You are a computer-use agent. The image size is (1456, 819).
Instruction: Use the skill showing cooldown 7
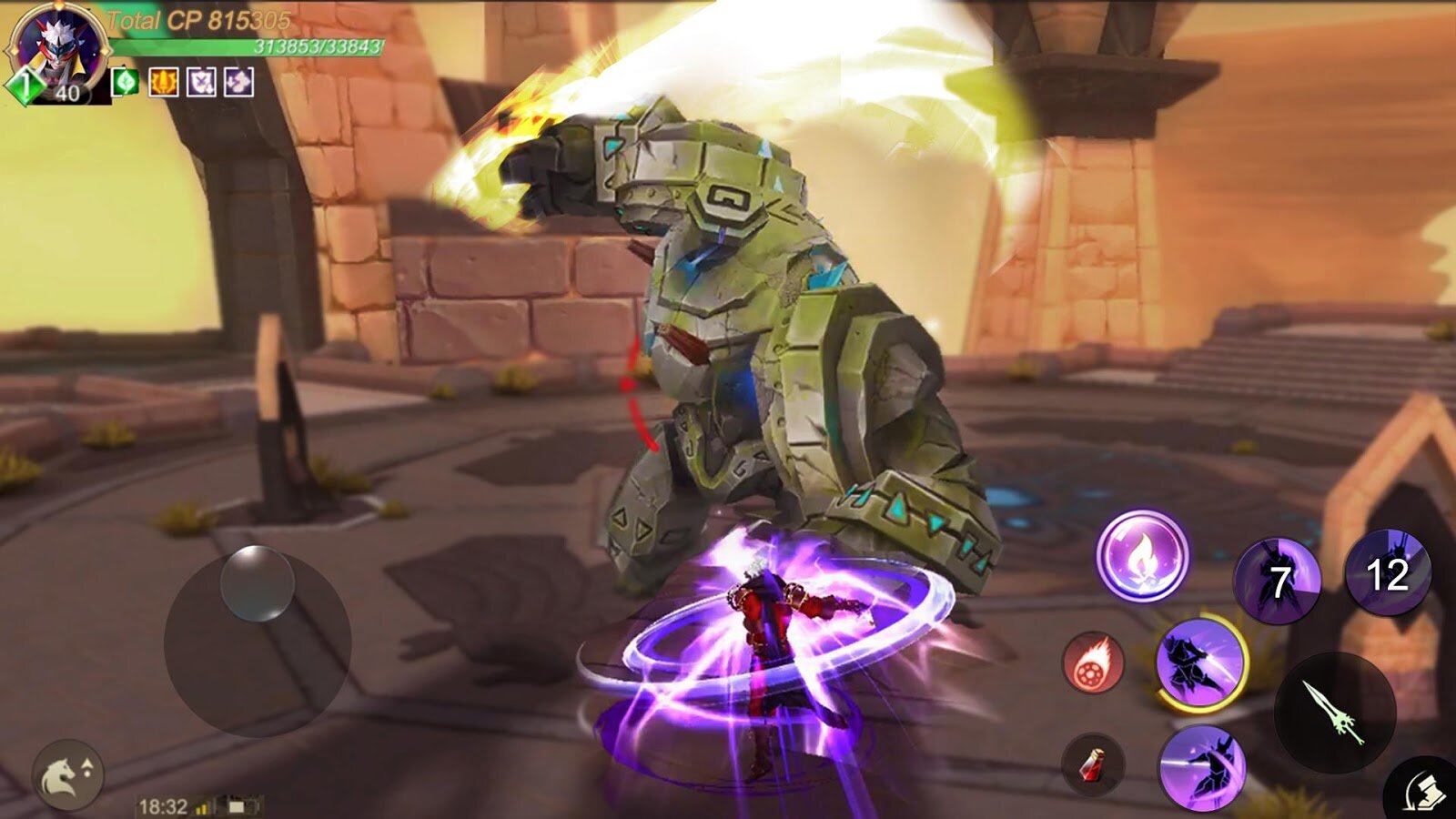coord(1276,580)
